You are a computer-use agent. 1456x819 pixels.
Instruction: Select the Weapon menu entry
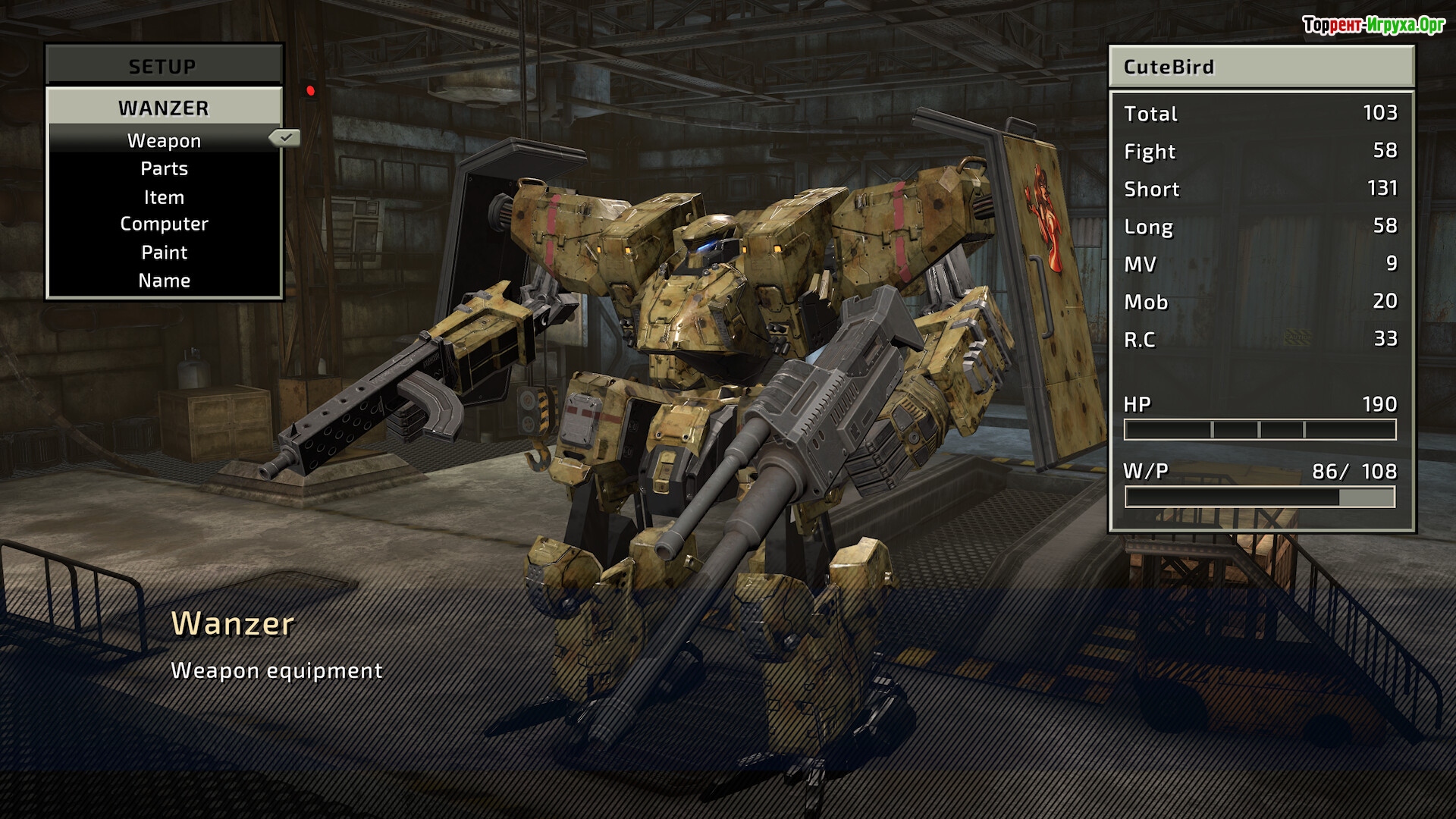tap(164, 140)
